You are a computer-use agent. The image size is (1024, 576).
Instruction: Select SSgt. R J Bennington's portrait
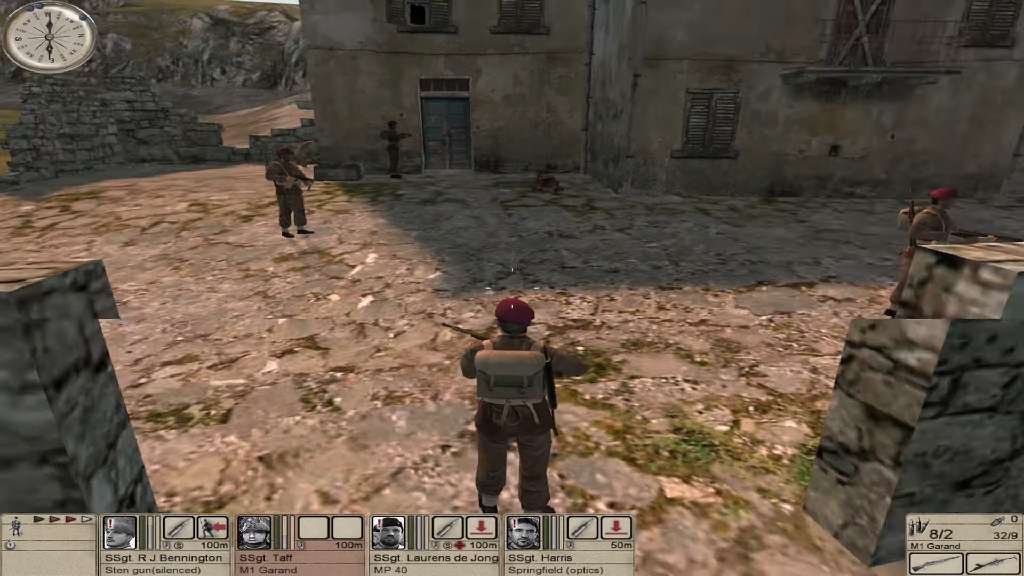tap(120, 531)
